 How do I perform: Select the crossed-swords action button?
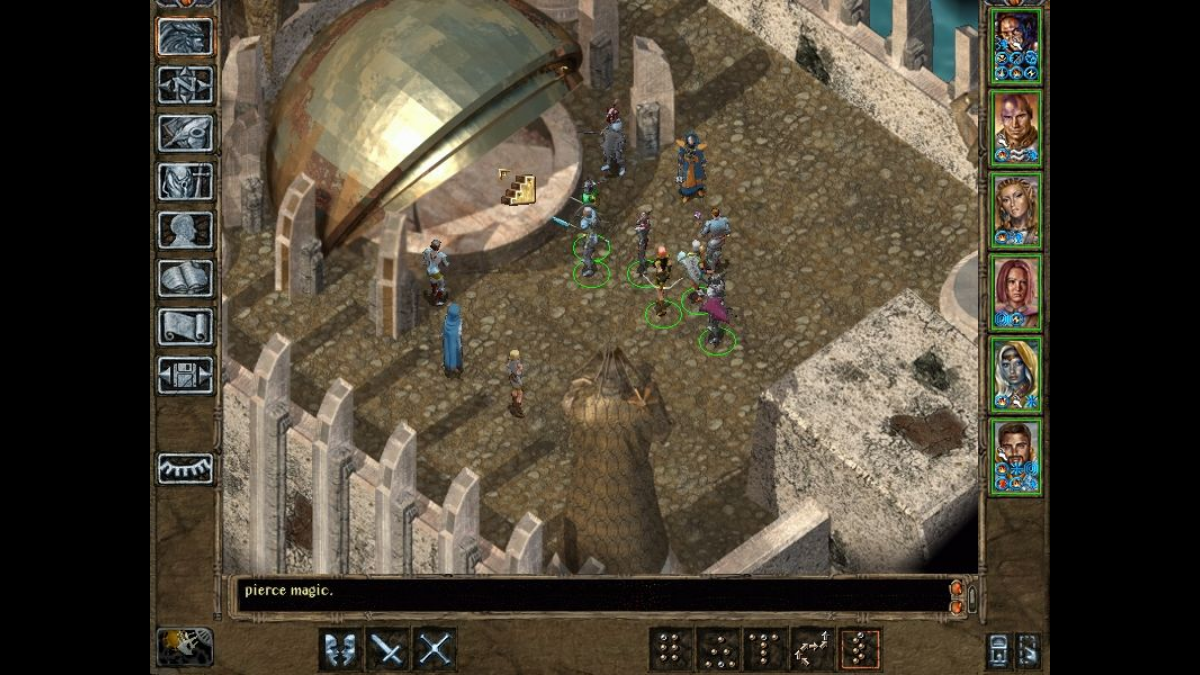435,649
